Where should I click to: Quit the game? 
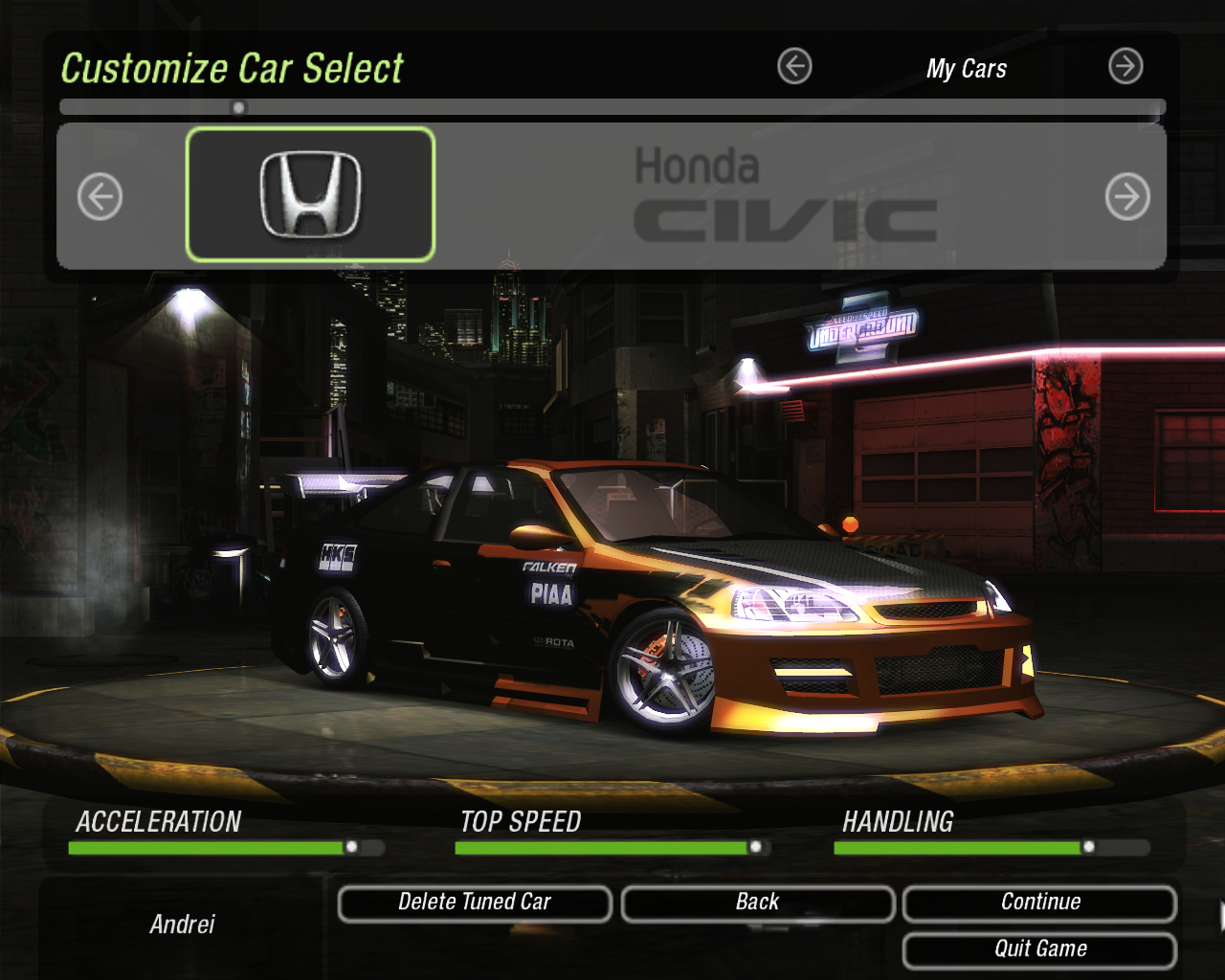pyautogui.click(x=1039, y=949)
